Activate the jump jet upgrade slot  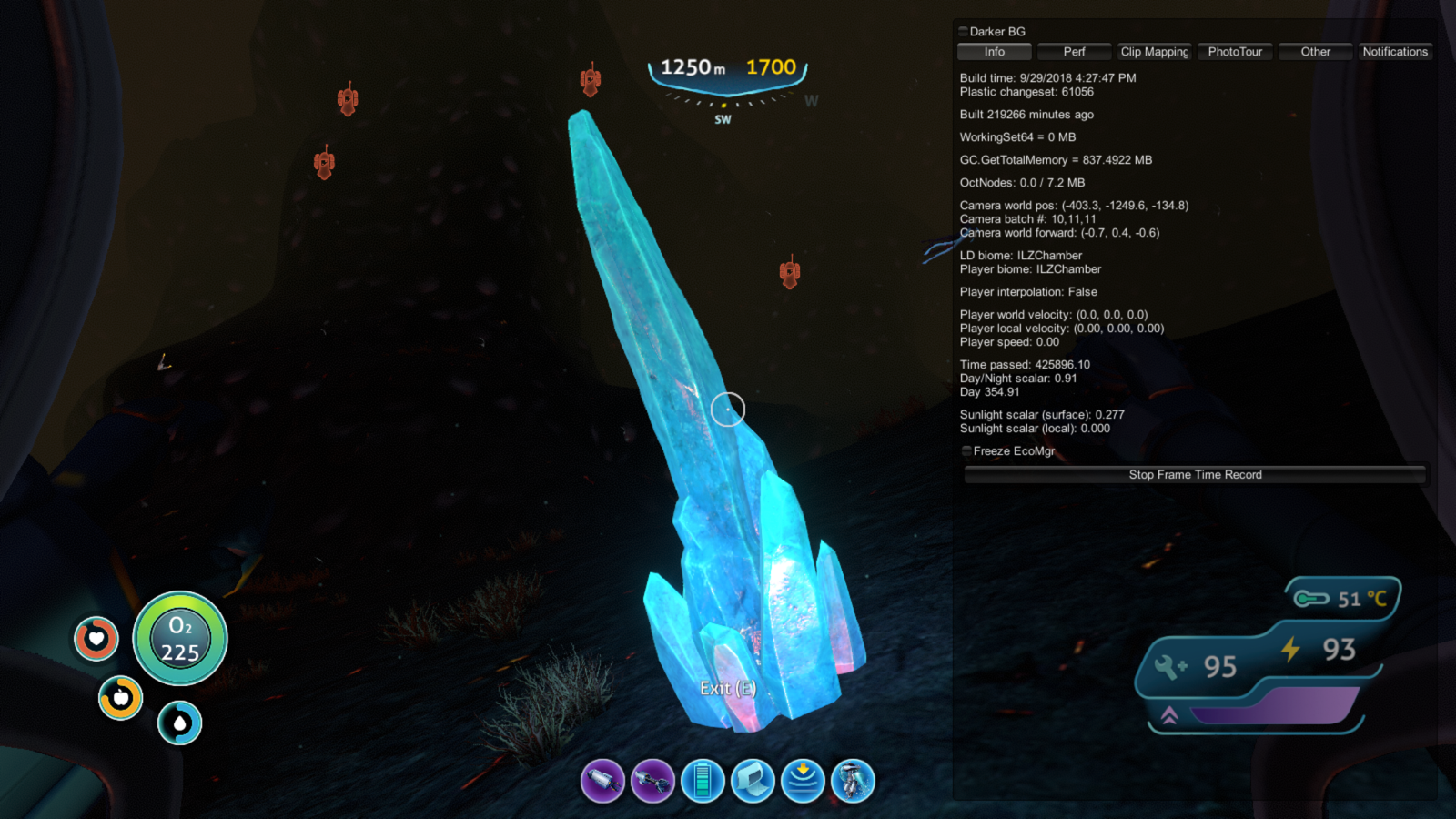(x=853, y=781)
